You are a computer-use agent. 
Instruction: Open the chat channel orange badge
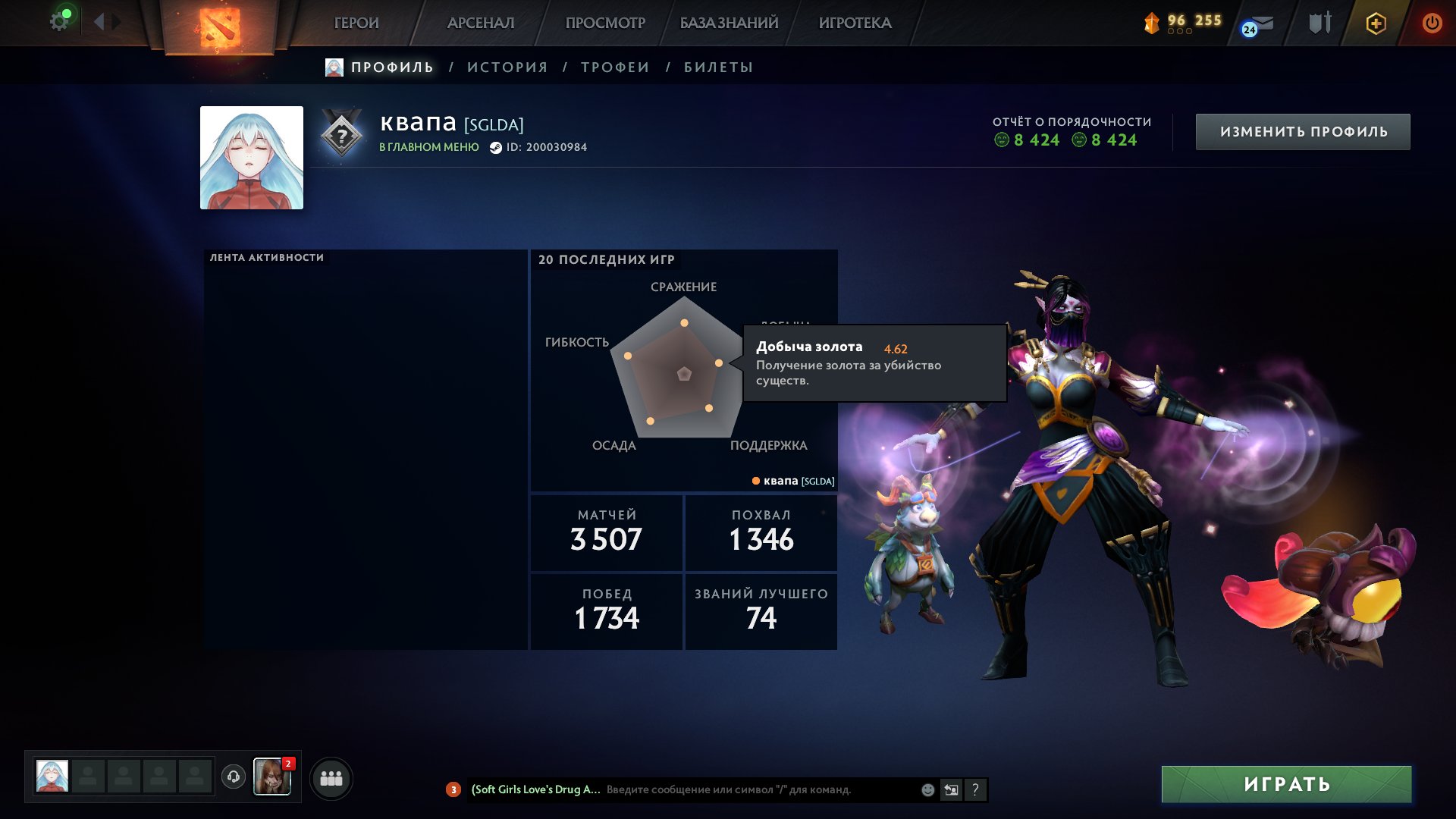[x=453, y=789]
